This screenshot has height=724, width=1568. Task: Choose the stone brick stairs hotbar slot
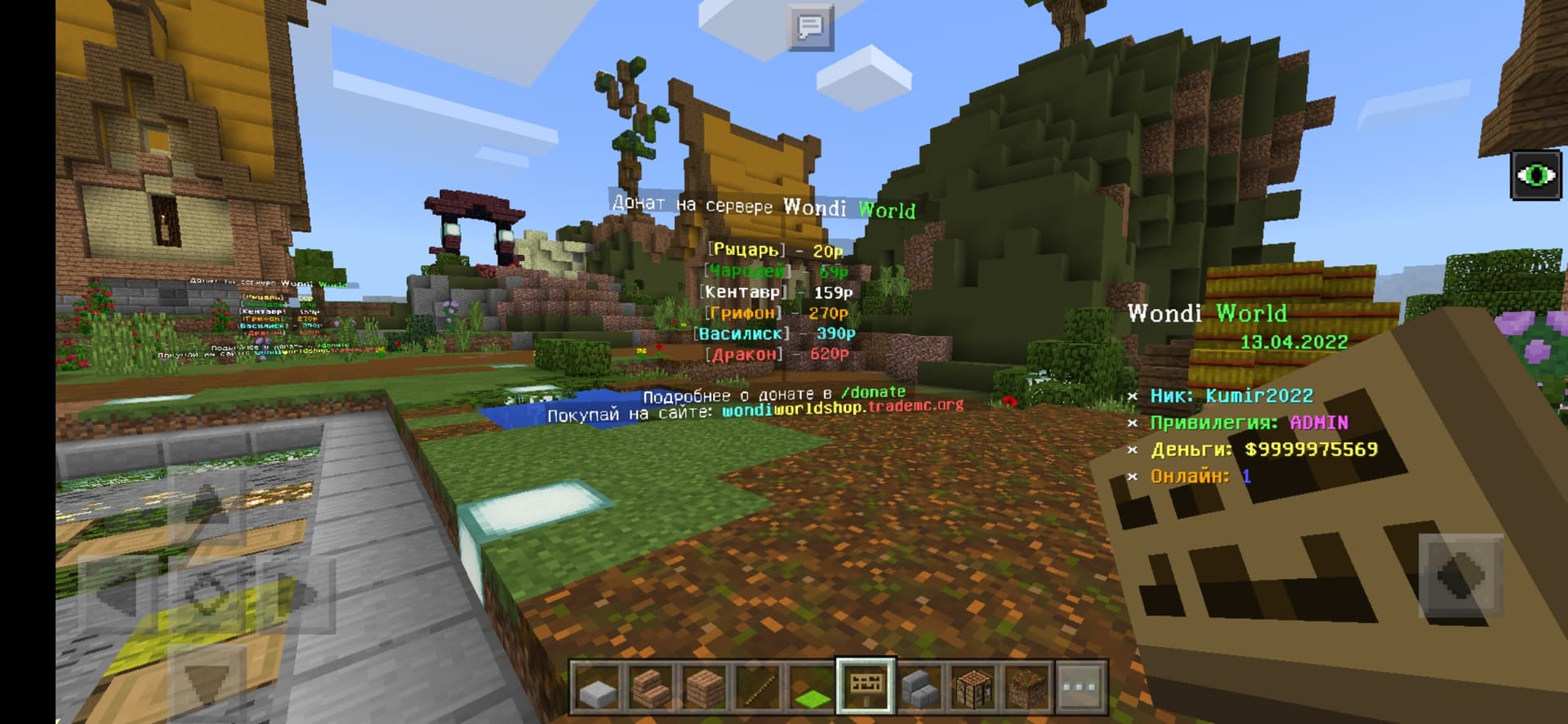919,686
